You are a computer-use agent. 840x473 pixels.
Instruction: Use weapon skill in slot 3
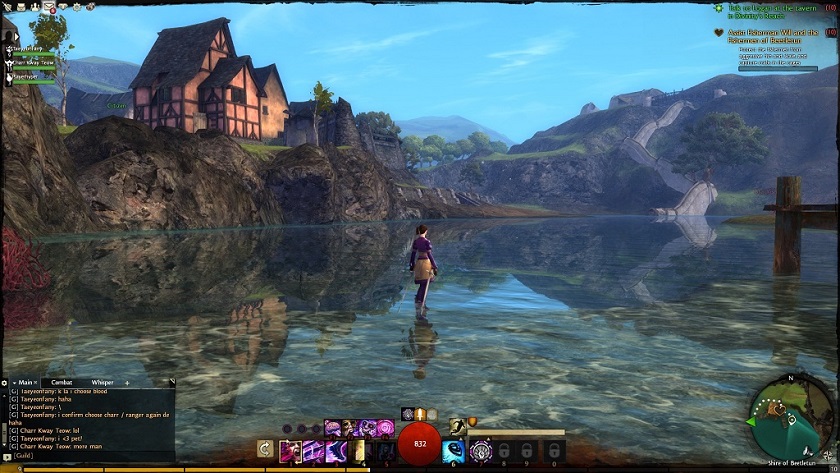point(335,451)
